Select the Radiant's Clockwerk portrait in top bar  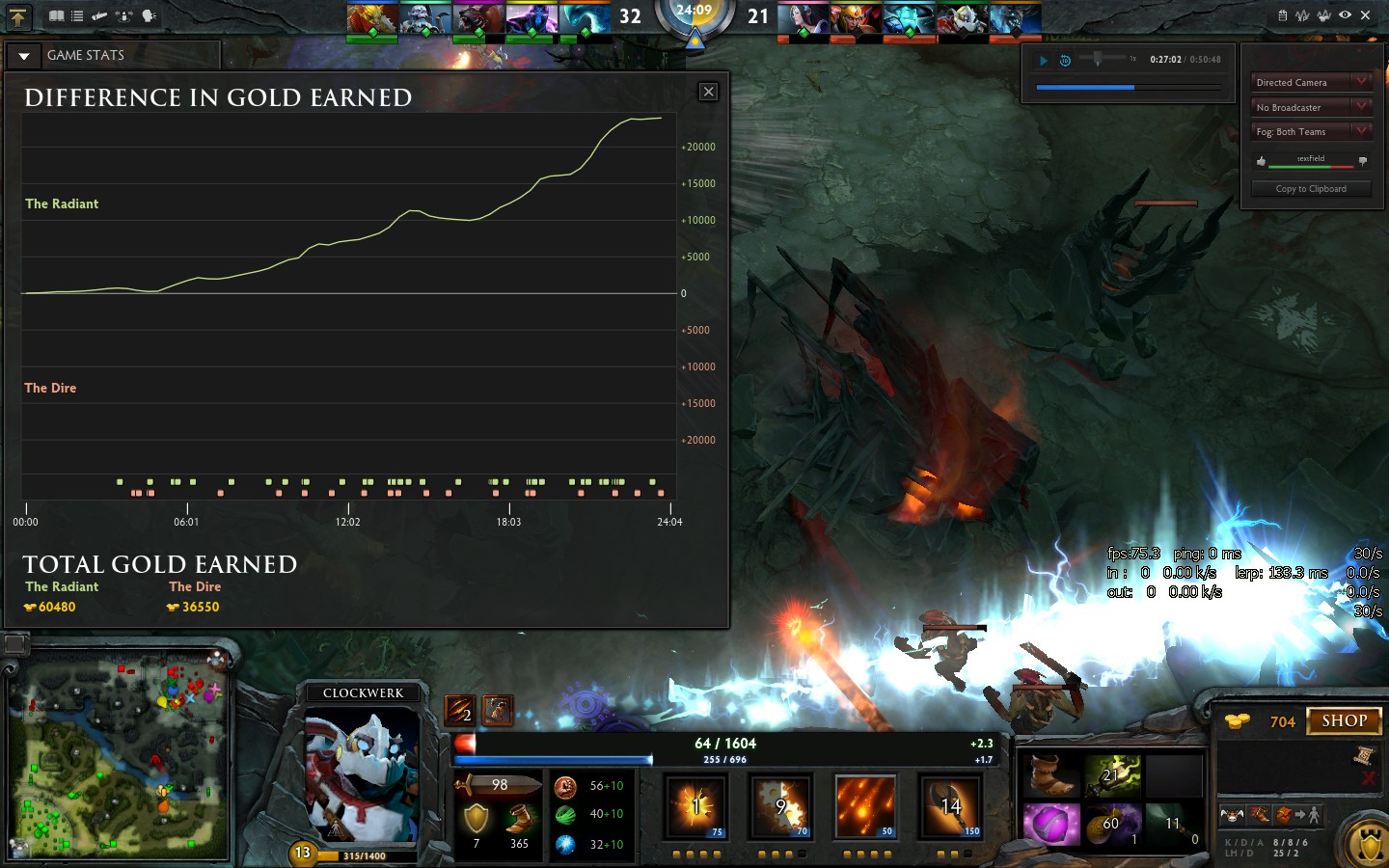424,19
